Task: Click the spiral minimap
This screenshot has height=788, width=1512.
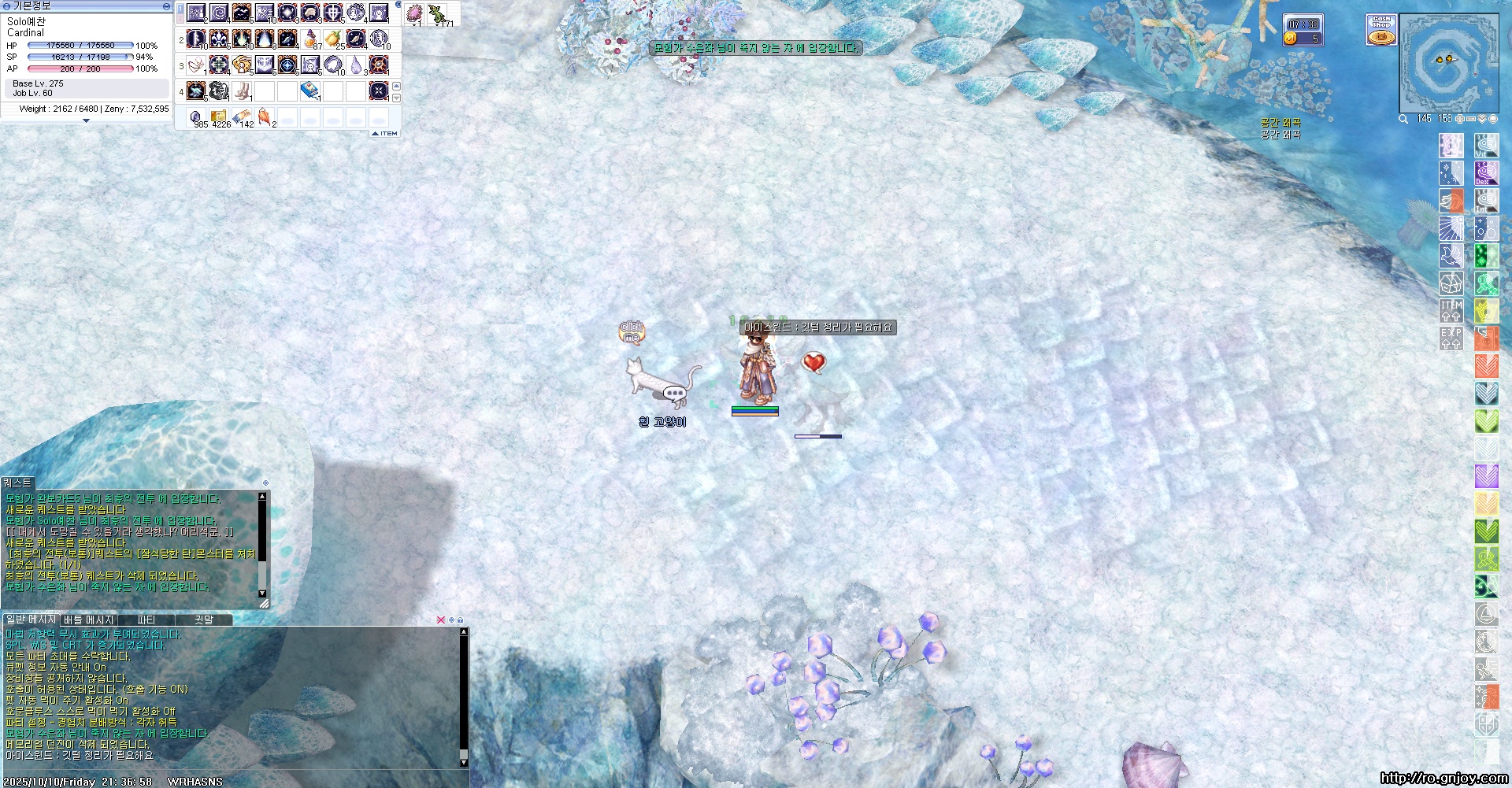Action: pos(1448,63)
